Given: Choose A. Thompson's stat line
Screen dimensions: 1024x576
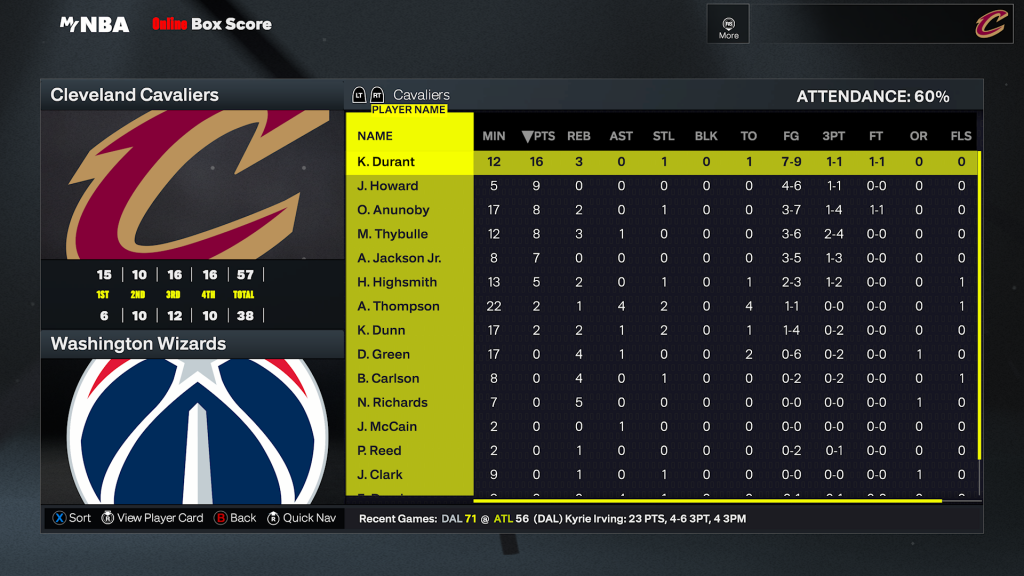Looking at the screenshot, I should pos(398,306).
